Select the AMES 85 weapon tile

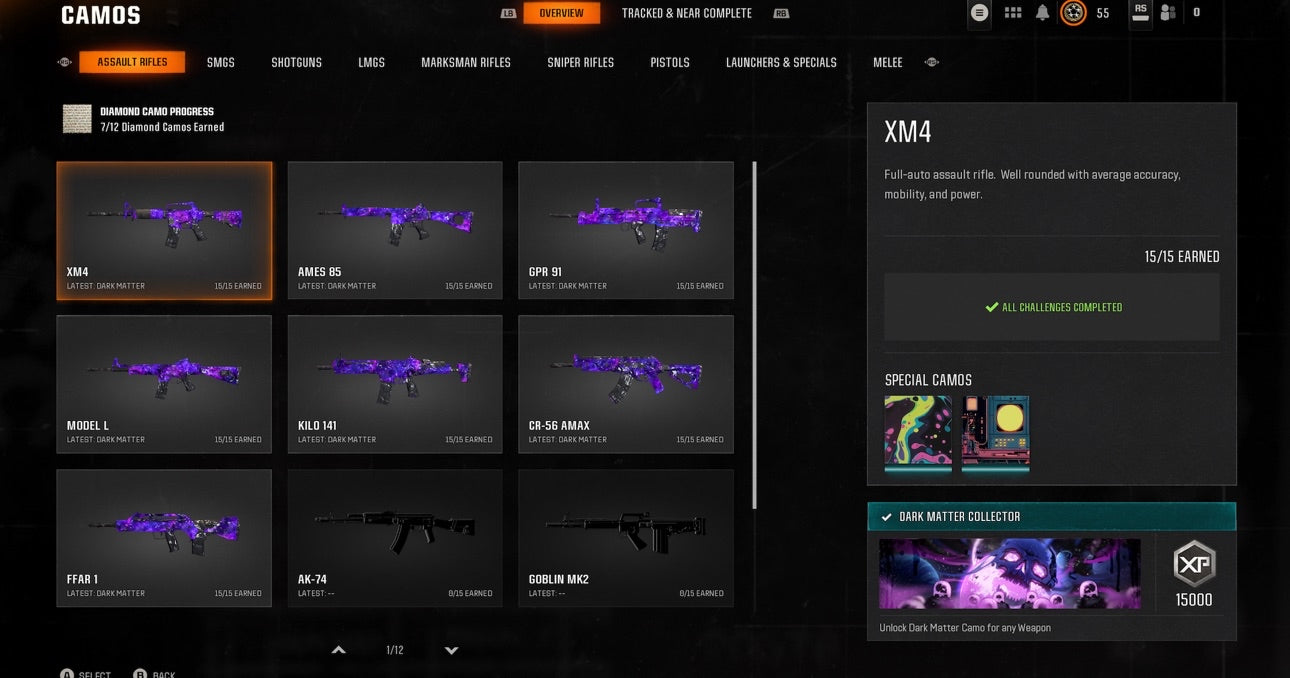point(395,230)
